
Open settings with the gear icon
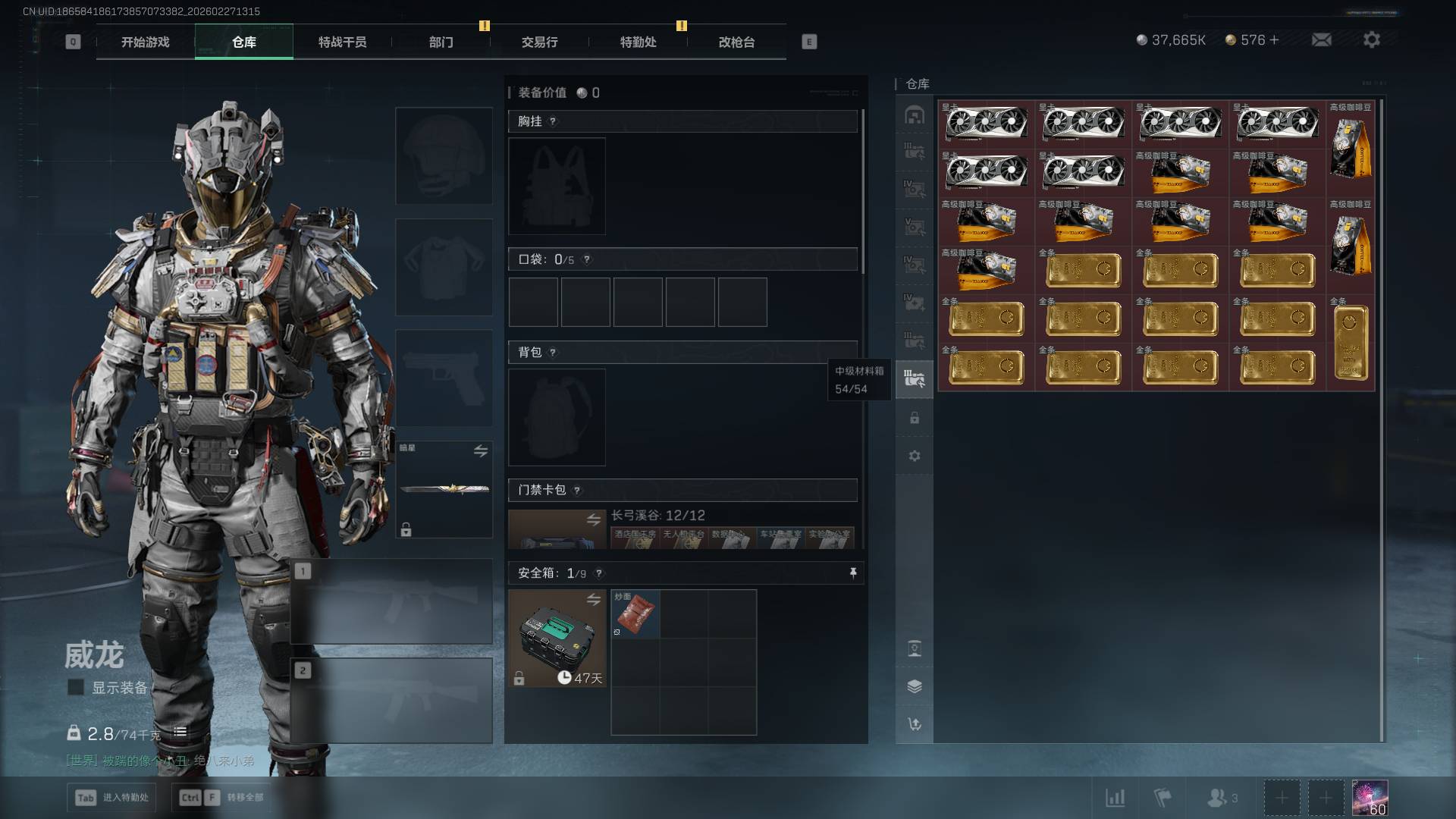click(x=1371, y=40)
